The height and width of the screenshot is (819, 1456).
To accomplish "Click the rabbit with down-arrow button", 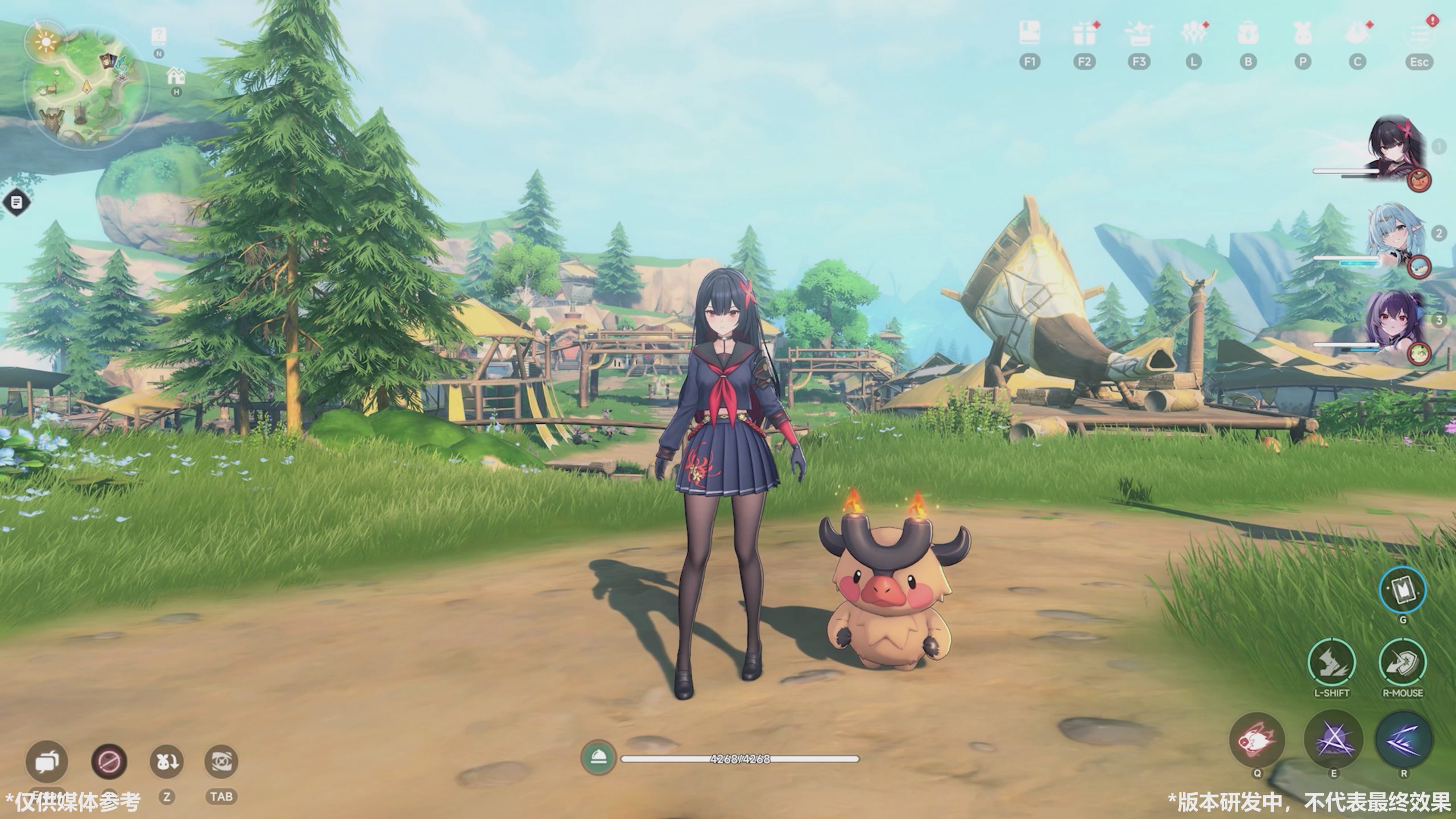I will [x=166, y=761].
